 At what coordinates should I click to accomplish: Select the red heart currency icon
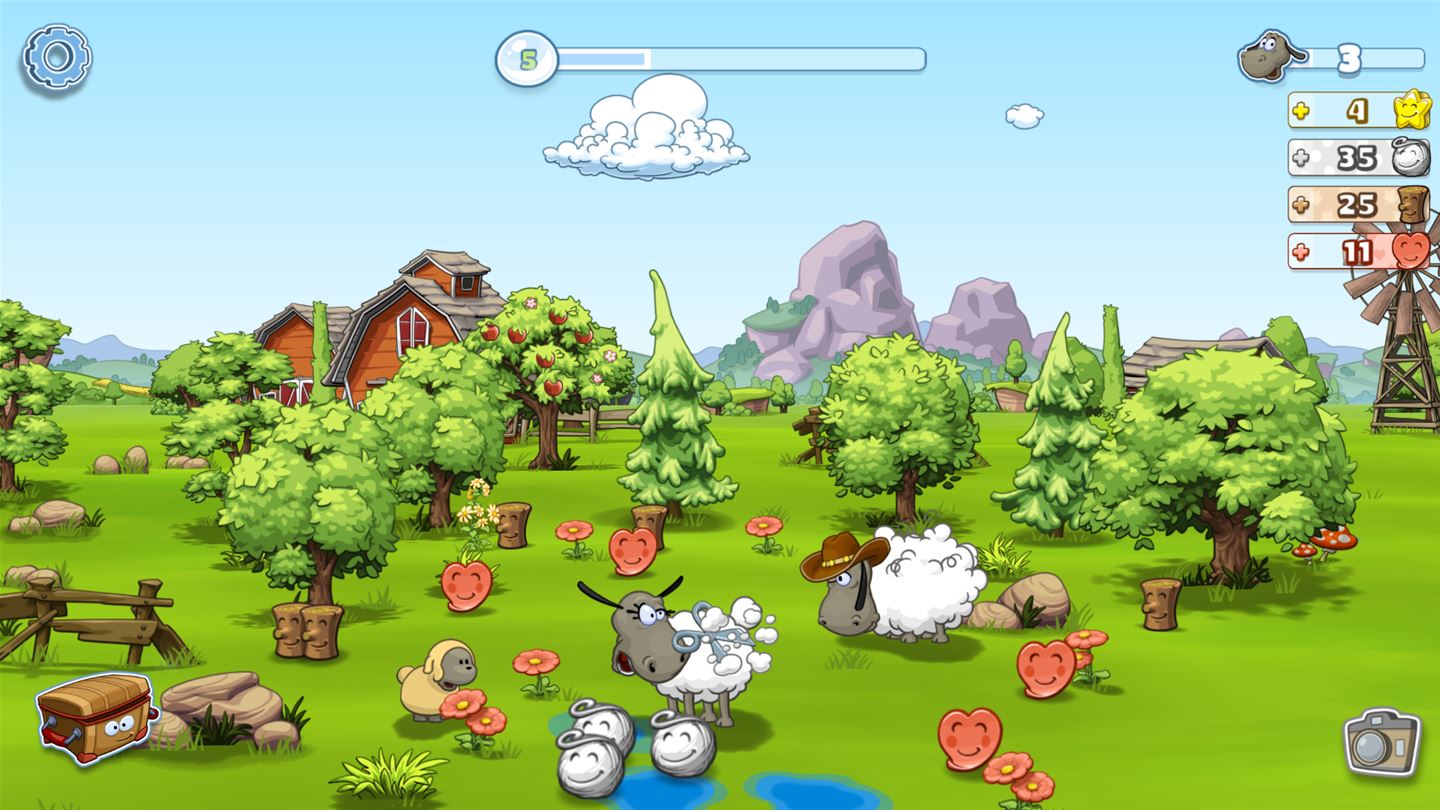coord(1410,254)
